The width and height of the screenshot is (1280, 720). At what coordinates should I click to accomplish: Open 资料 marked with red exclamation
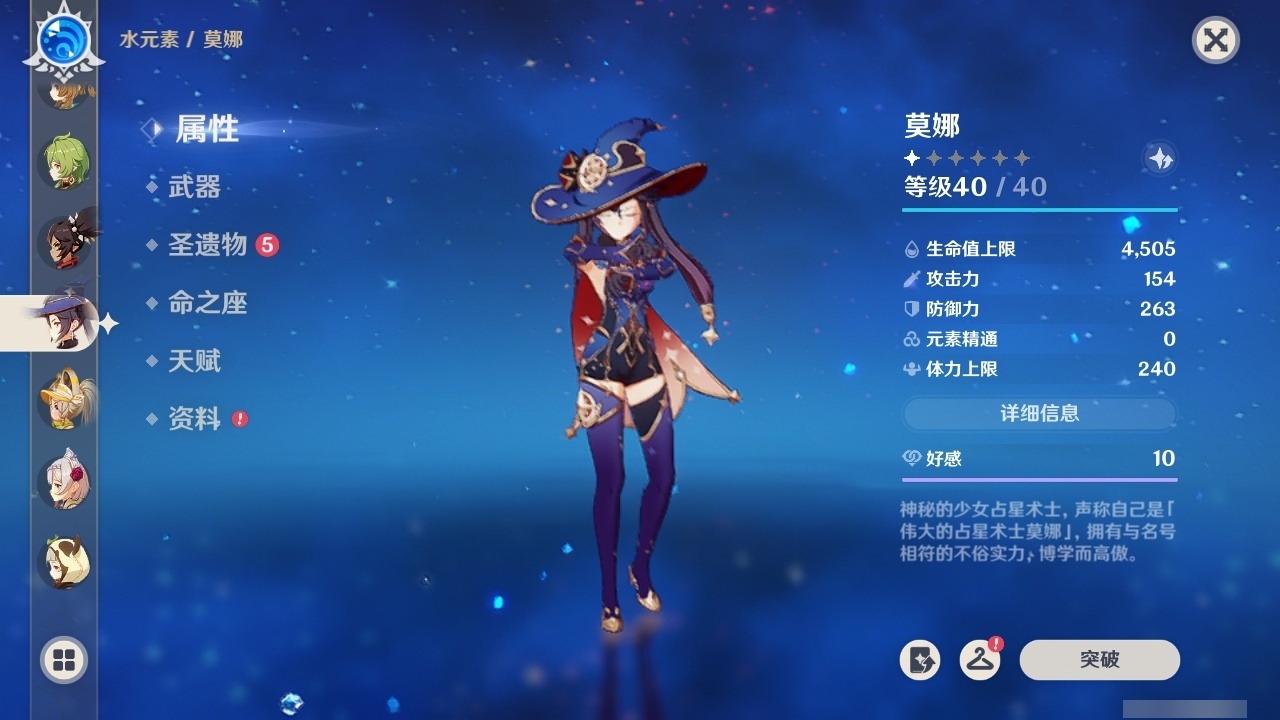point(195,420)
